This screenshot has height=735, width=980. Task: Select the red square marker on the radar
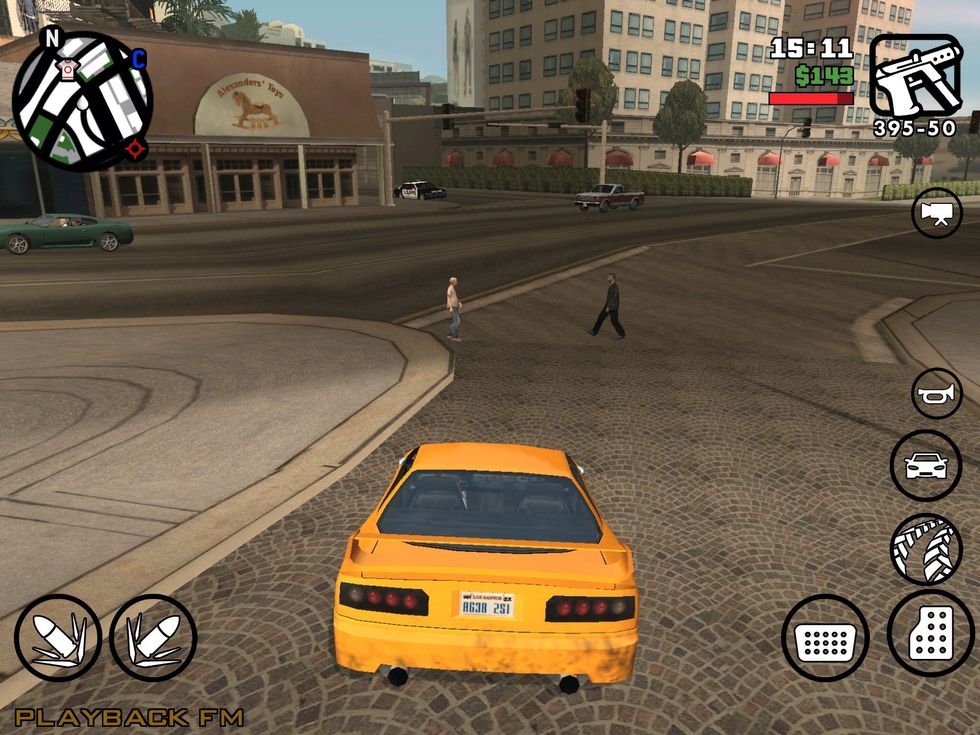click(132, 149)
